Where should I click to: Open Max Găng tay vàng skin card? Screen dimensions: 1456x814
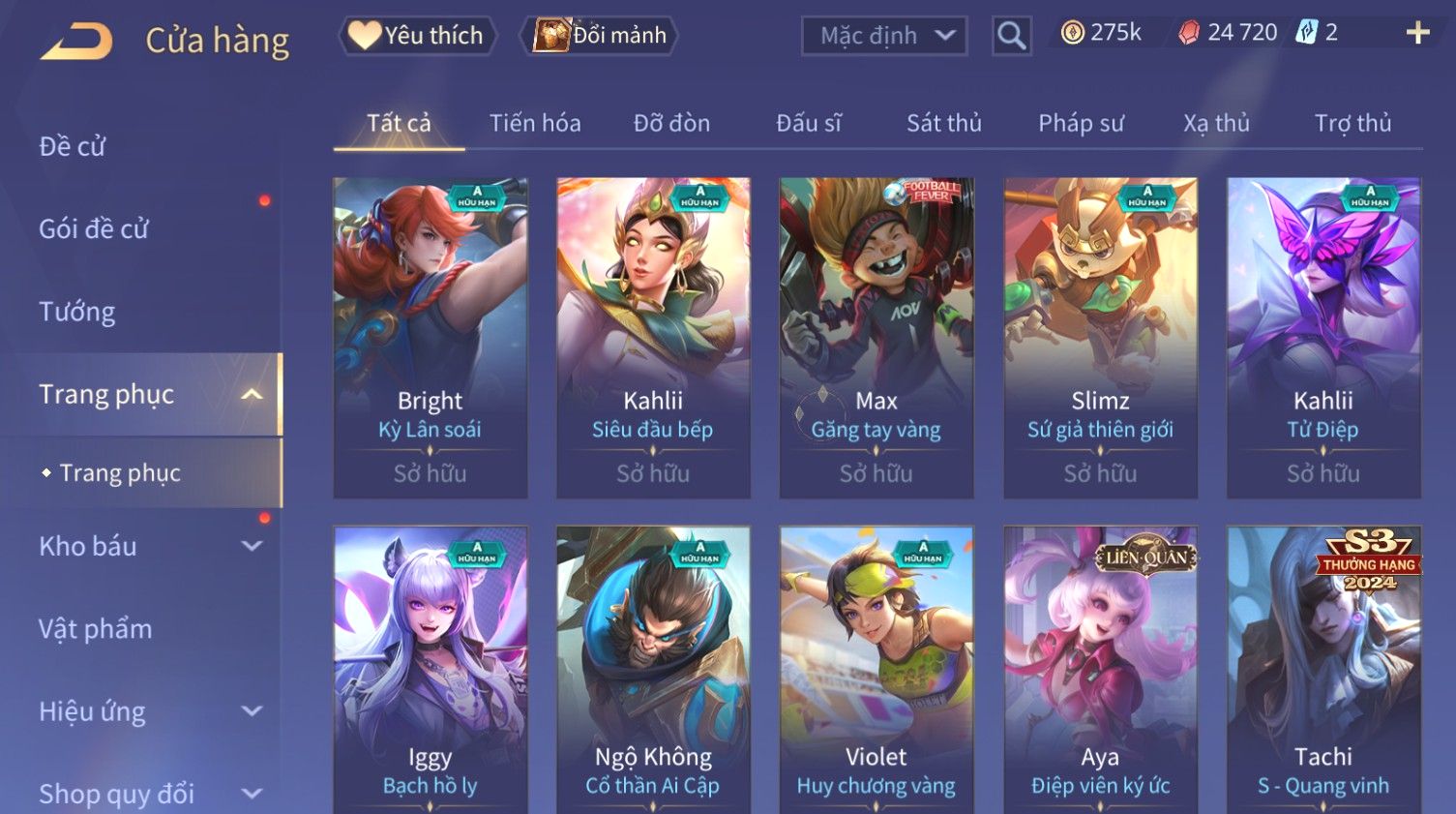pos(877,337)
